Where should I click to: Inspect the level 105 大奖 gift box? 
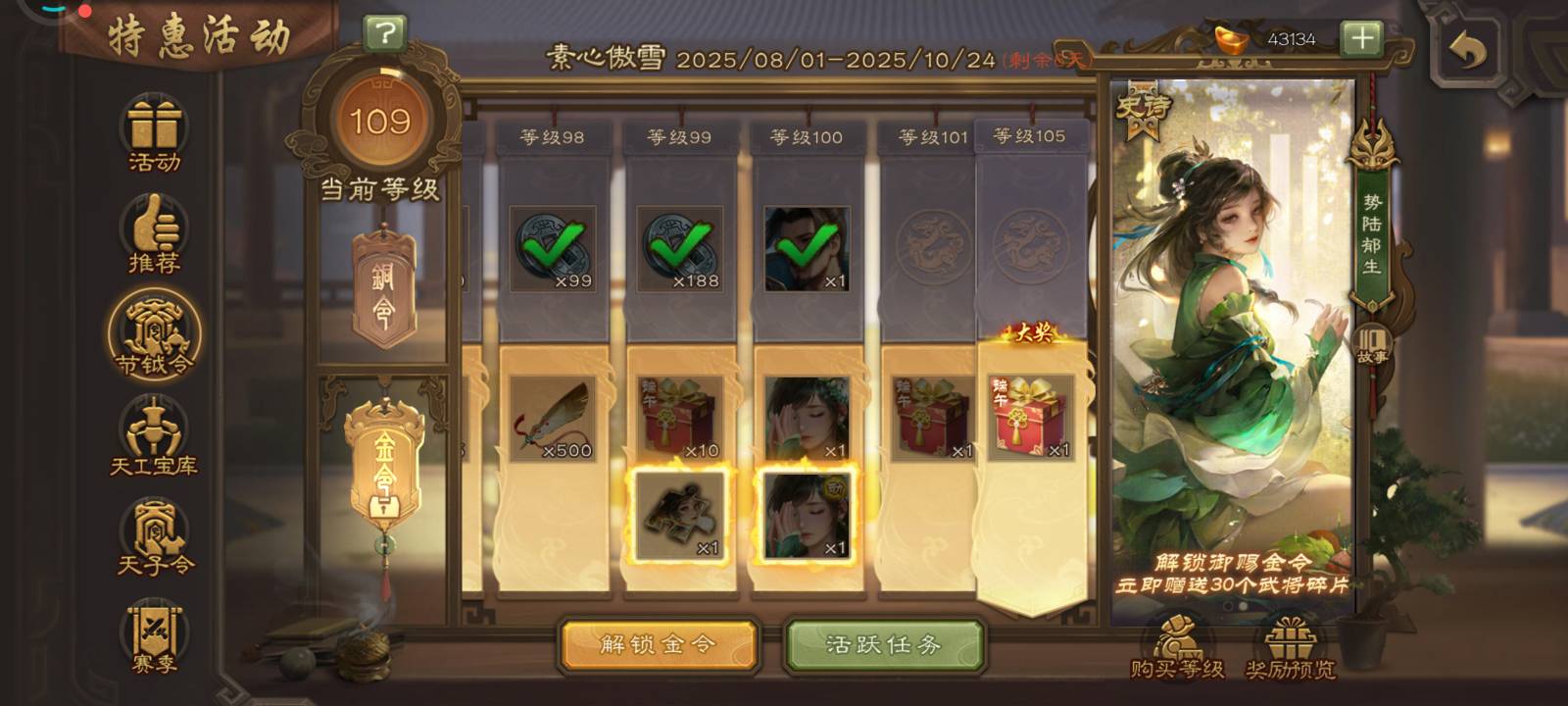(1031, 418)
